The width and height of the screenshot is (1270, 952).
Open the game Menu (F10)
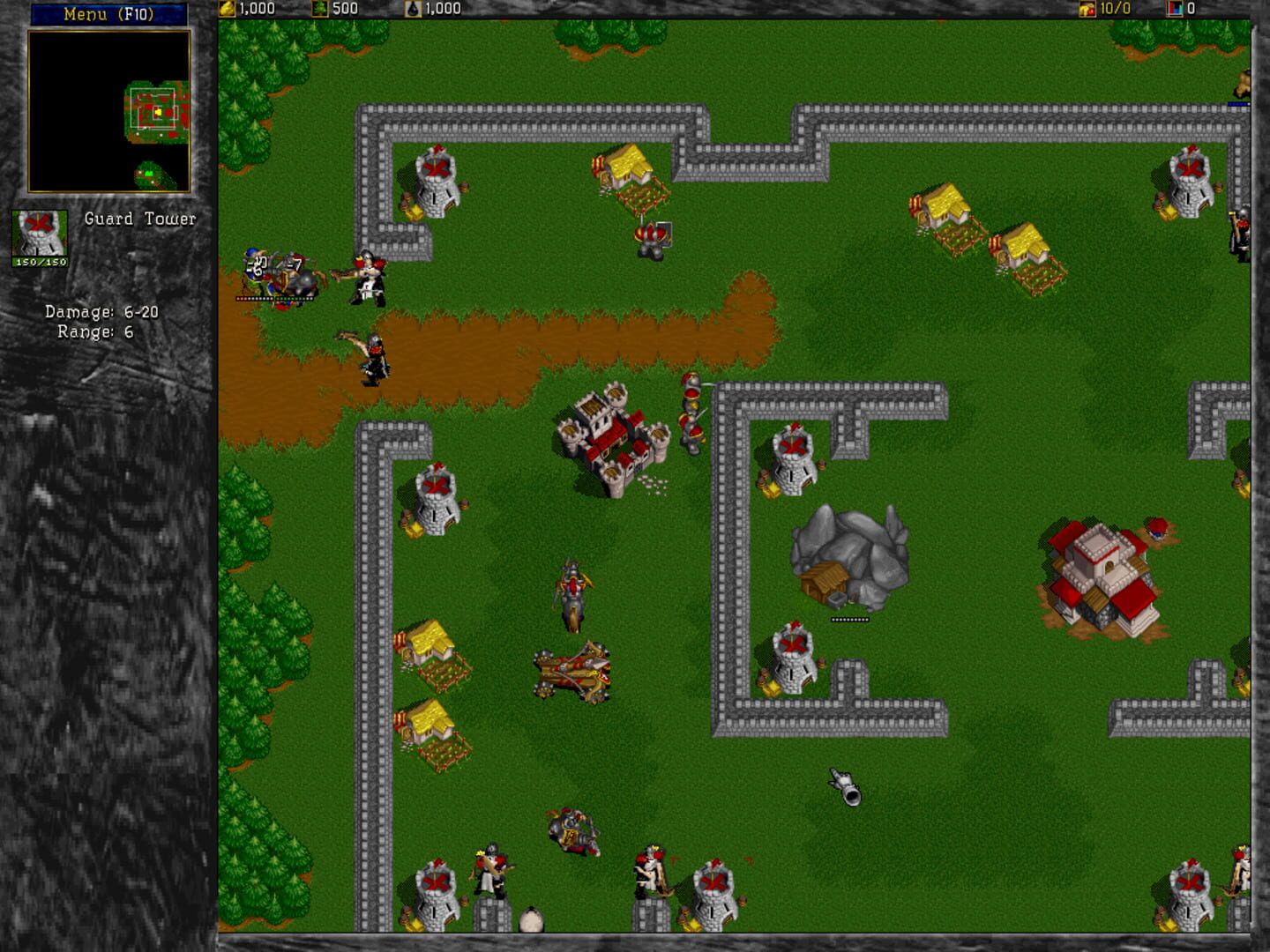(108, 12)
